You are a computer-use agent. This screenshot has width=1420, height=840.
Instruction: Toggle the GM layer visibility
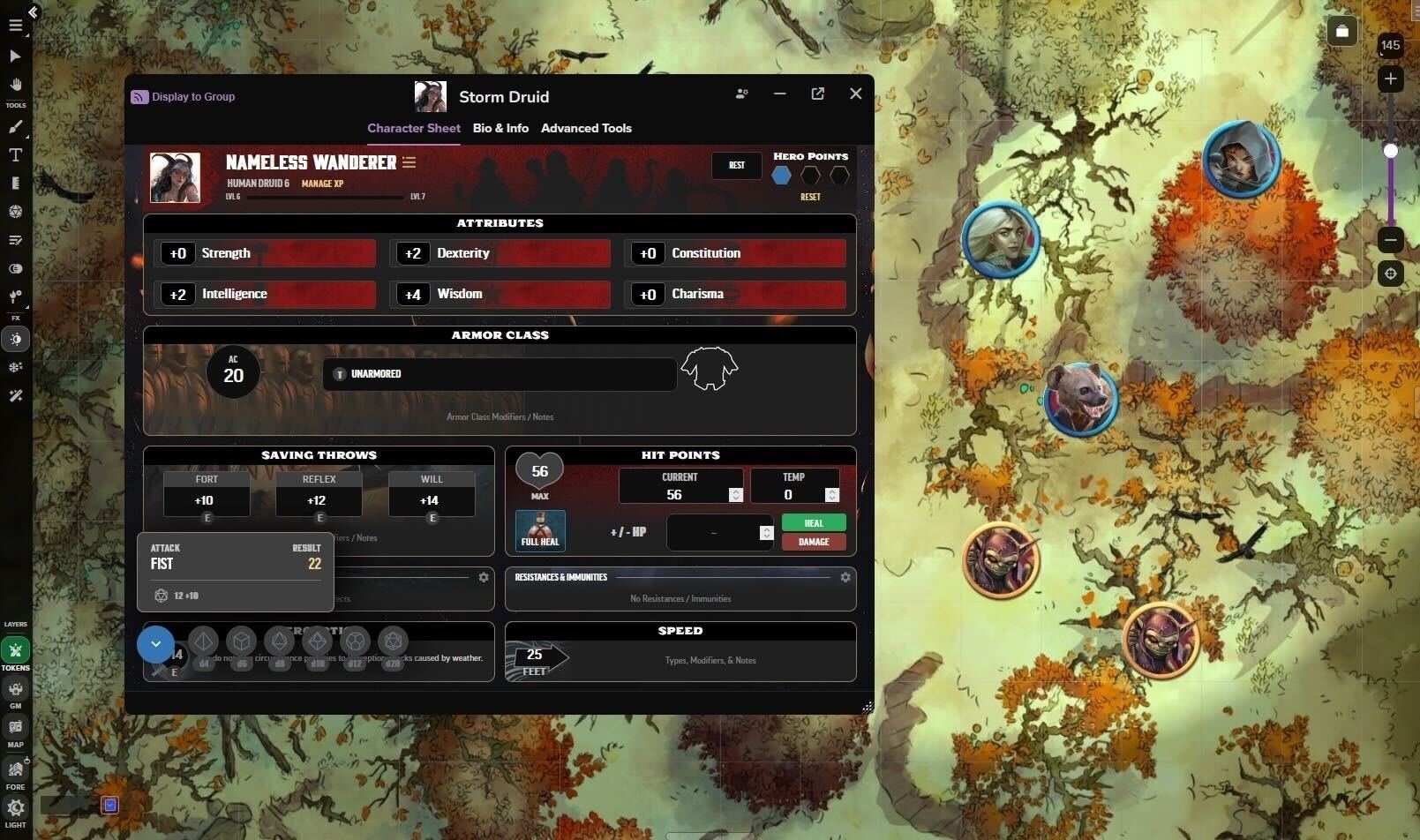[x=15, y=689]
